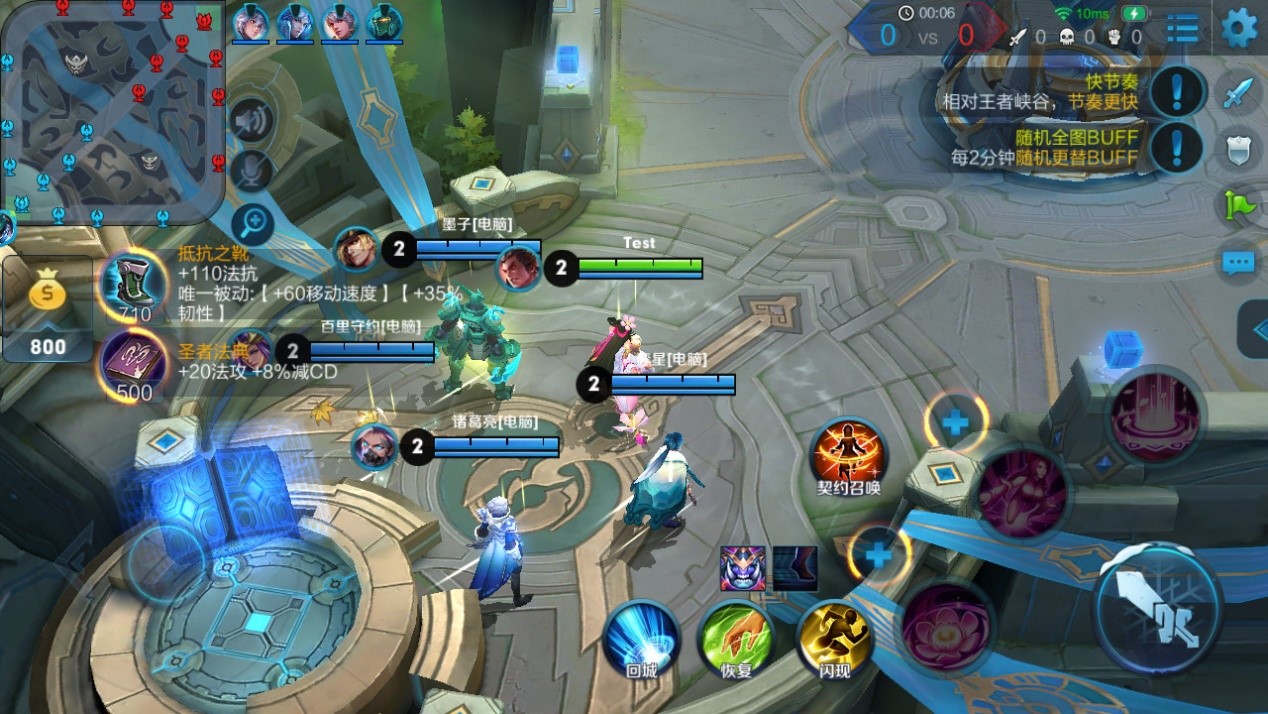Cast the 闪现 flash spell
Image resolution: width=1268 pixels, height=714 pixels.
click(833, 637)
